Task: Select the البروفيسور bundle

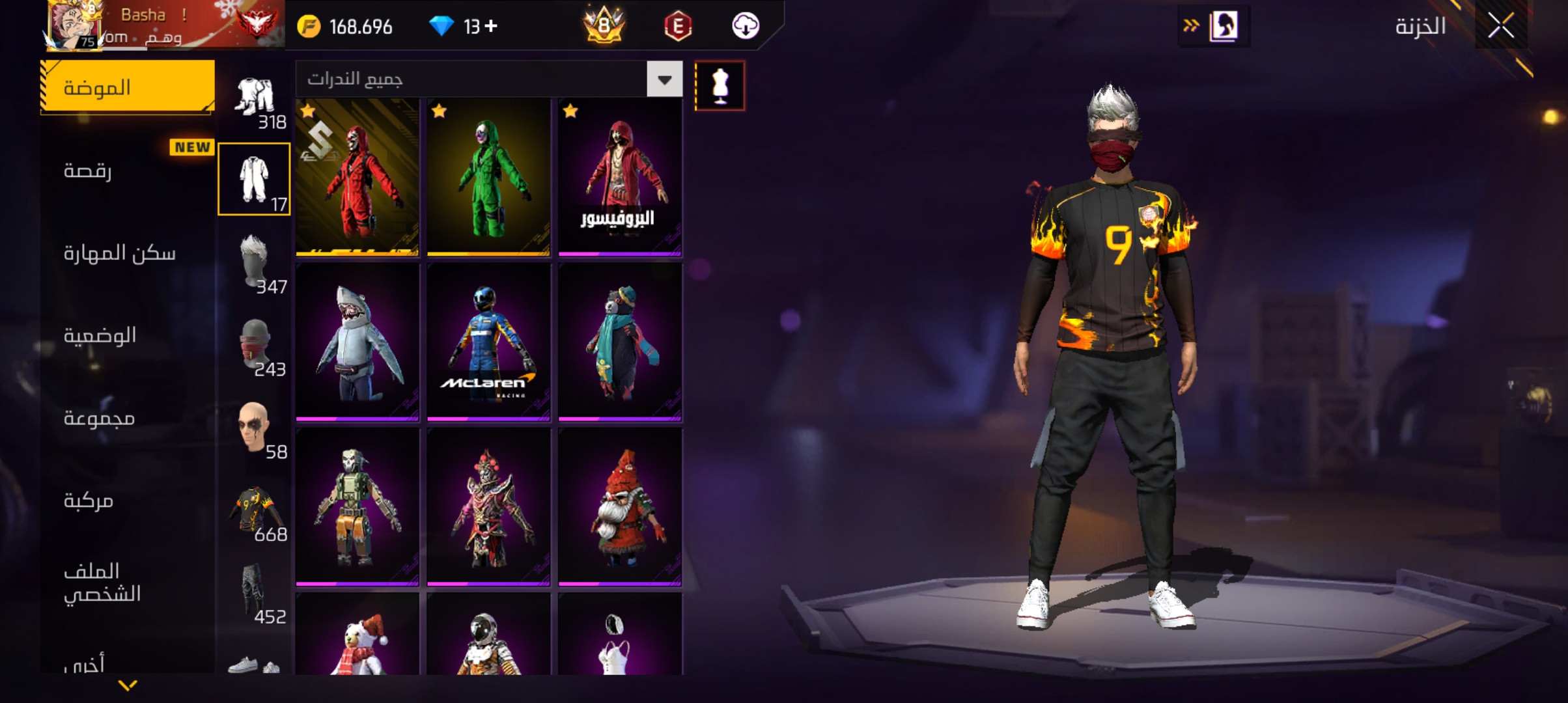Action: click(x=620, y=176)
